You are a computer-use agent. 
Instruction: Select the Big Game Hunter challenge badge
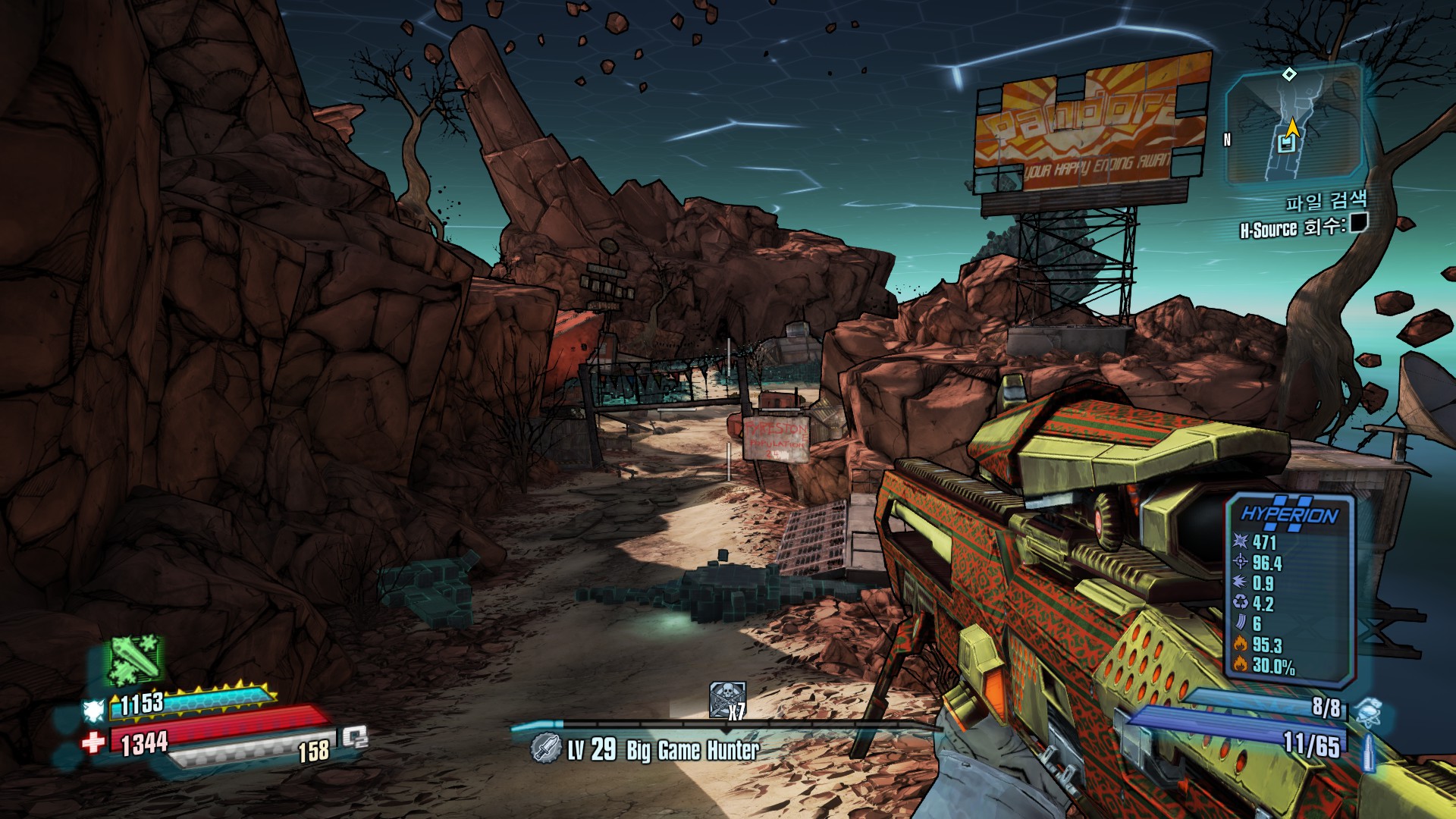click(545, 748)
